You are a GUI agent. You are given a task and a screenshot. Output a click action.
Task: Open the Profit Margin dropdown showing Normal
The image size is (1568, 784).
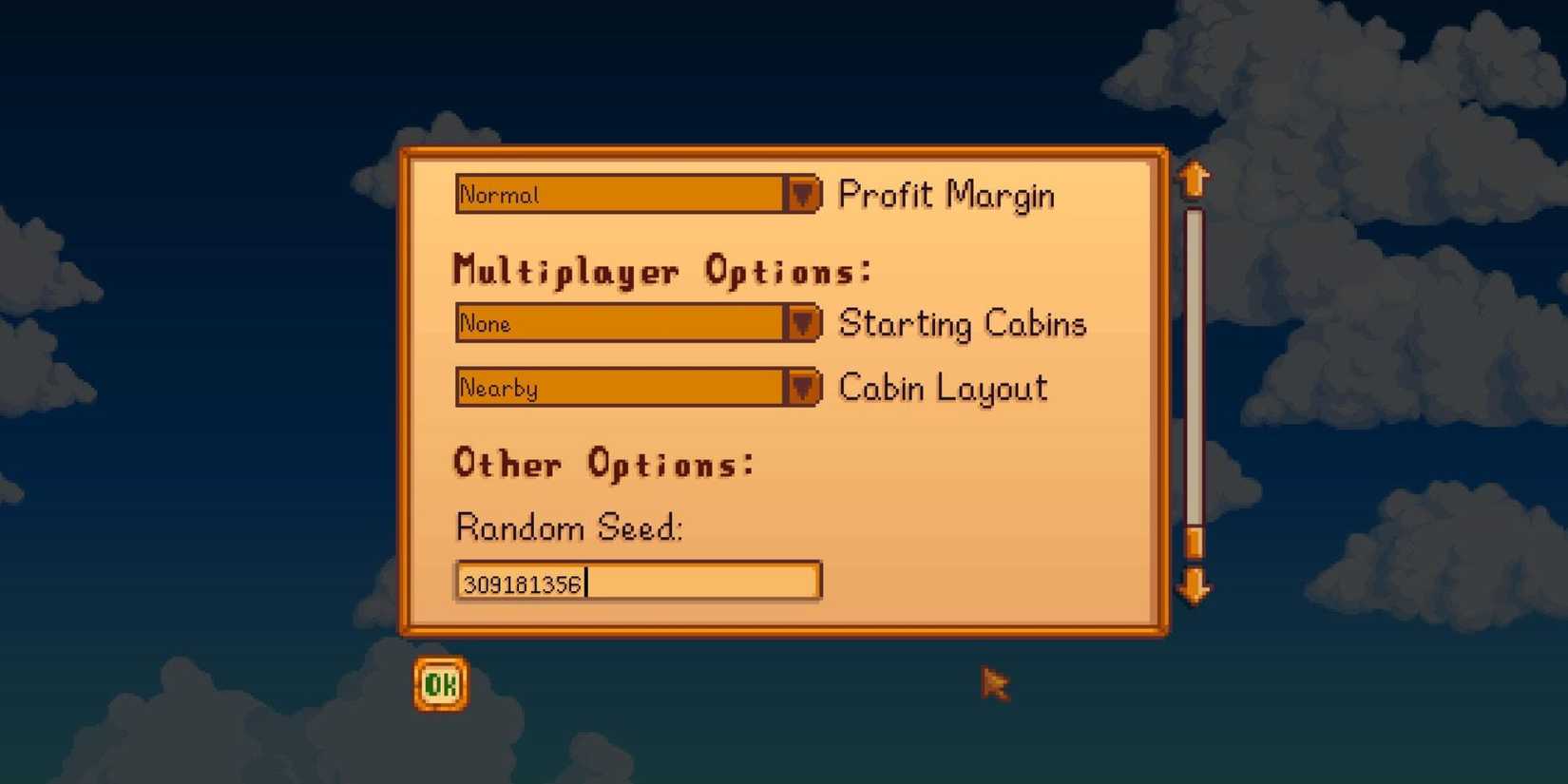point(627,195)
